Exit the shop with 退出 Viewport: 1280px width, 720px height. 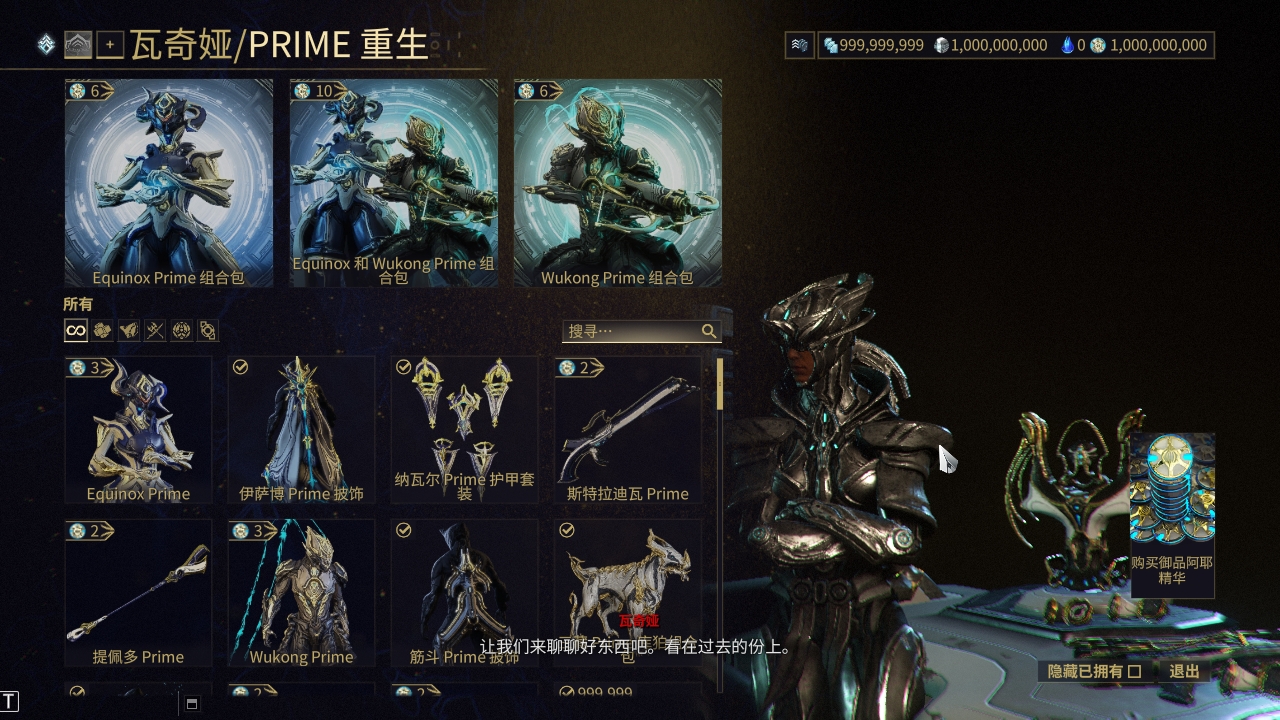tap(1184, 671)
